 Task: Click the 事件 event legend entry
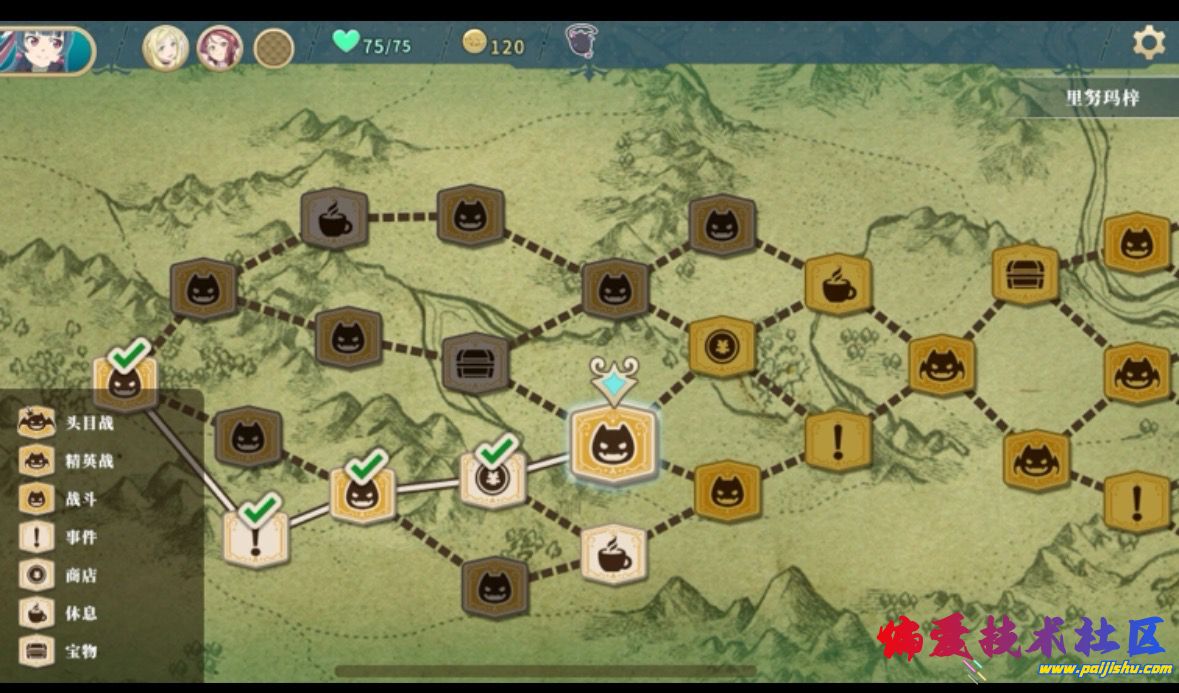62,537
